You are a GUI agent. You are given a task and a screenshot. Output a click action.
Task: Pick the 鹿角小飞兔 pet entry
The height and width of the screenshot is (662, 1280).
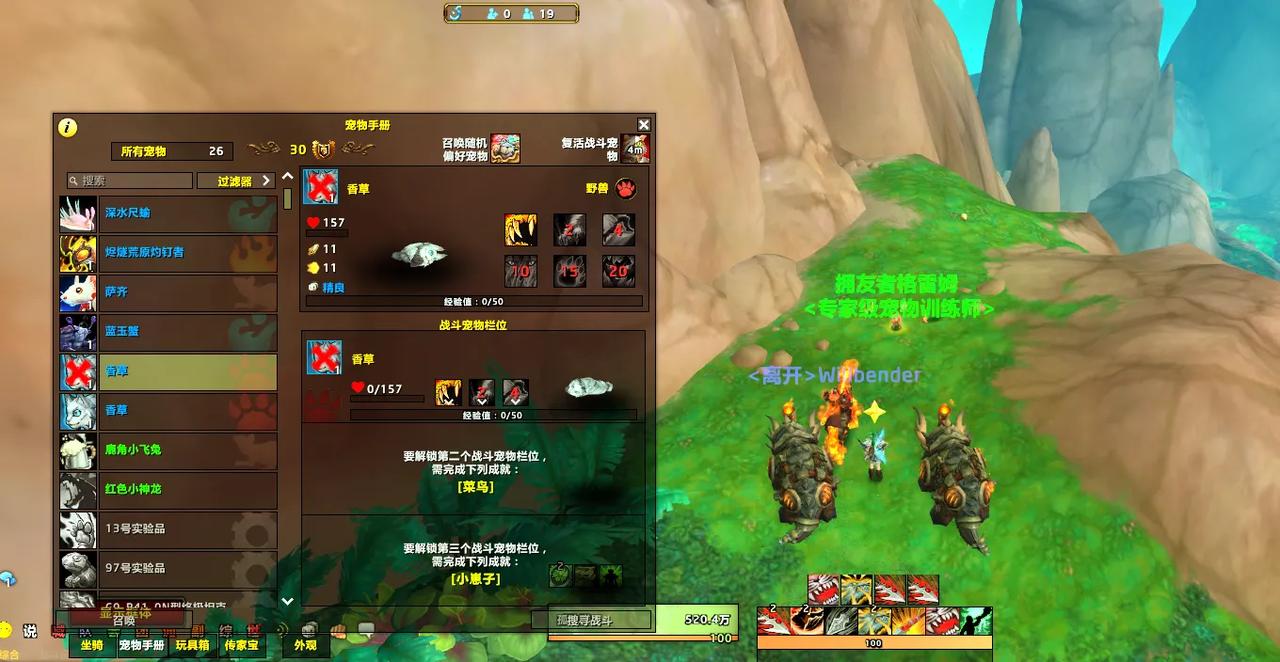(x=168, y=450)
